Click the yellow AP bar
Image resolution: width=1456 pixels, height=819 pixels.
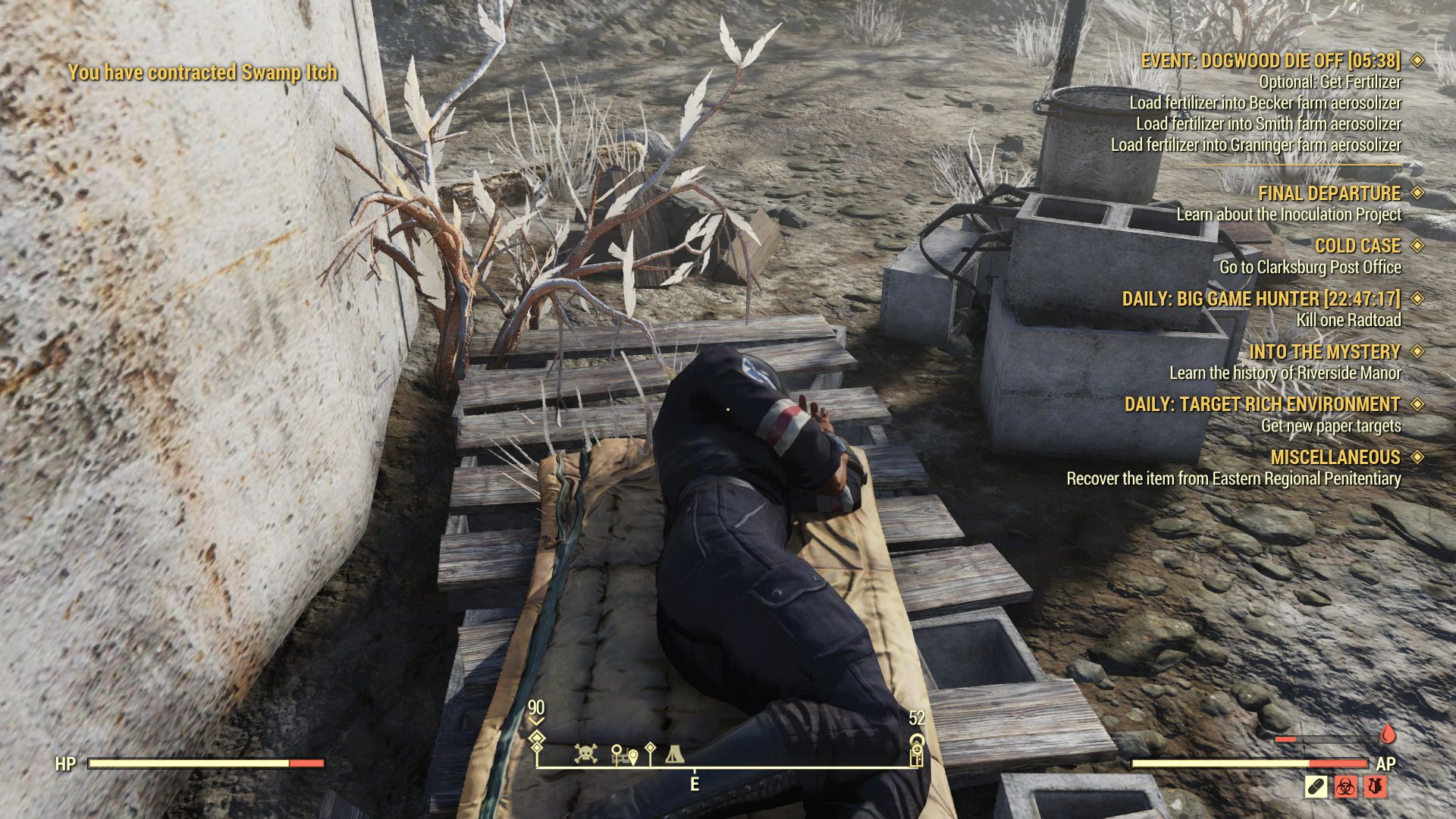coord(1221,763)
